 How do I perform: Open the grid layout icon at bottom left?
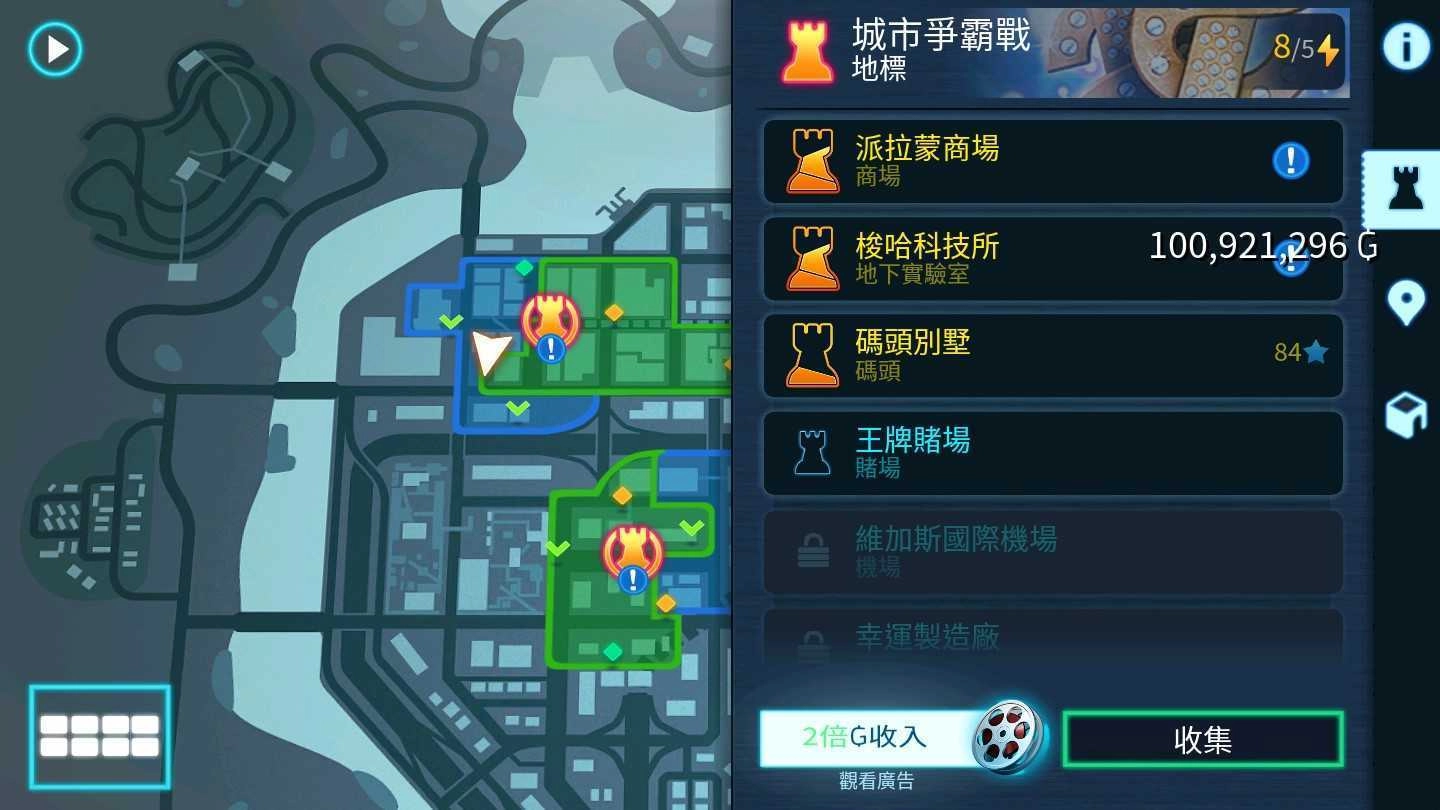[x=100, y=737]
